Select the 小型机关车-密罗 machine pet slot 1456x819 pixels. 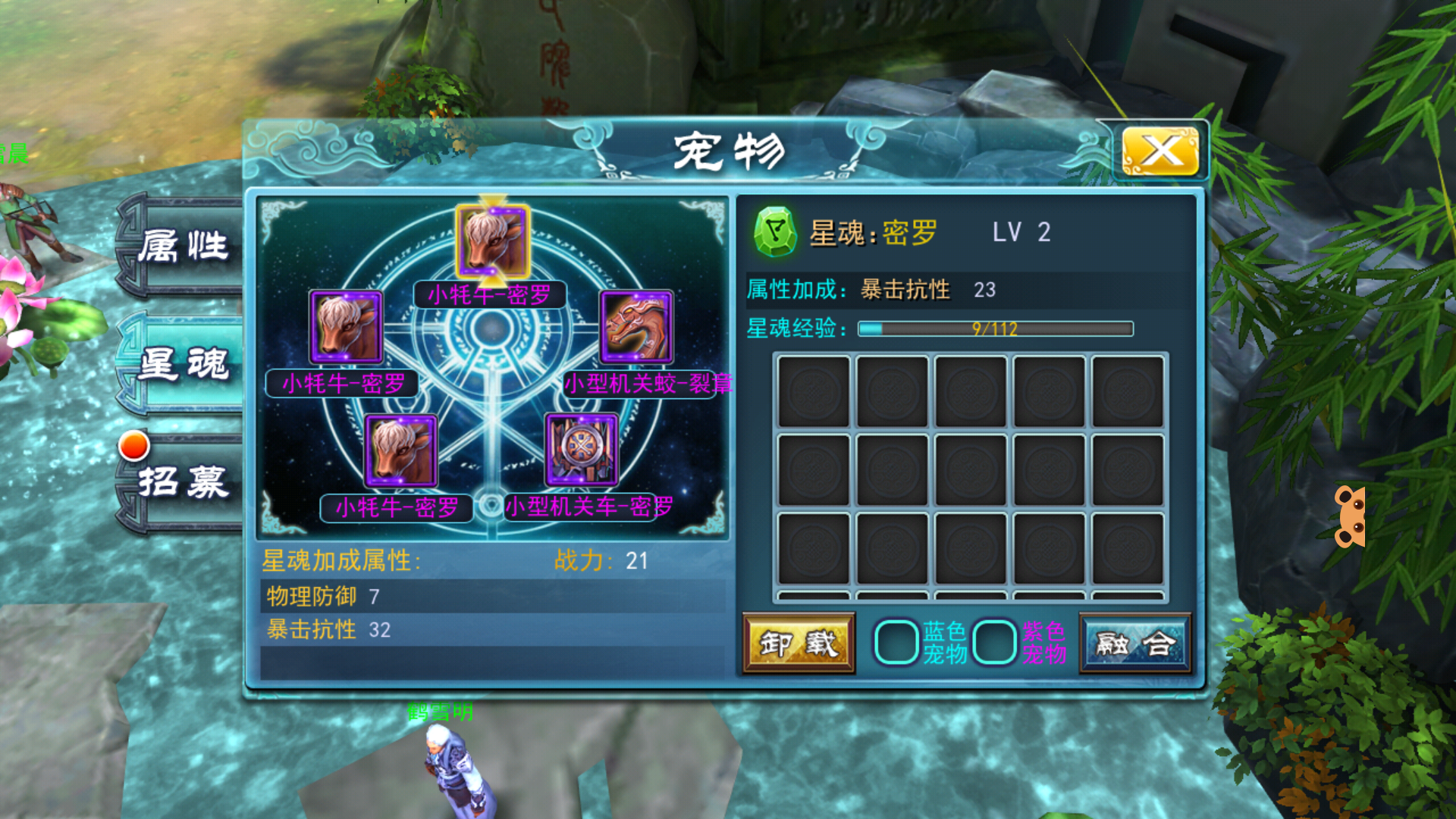(582, 449)
